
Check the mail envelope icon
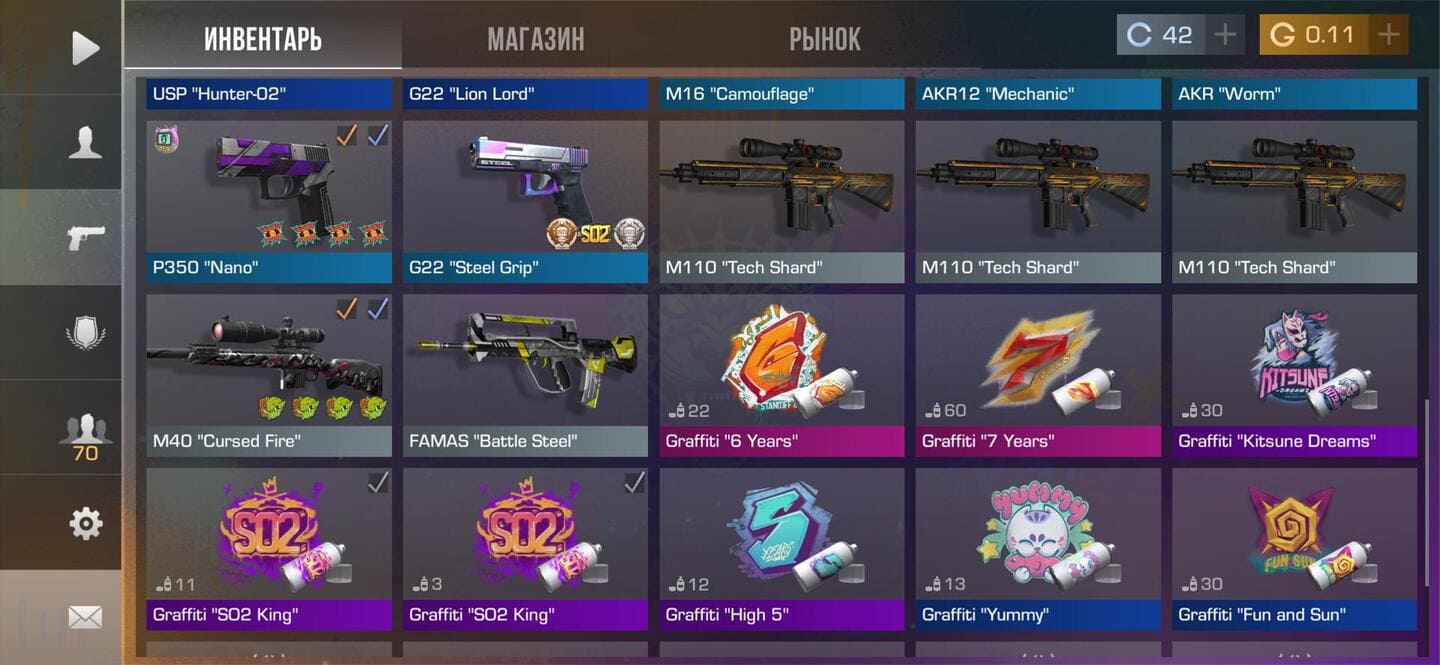pos(85,617)
